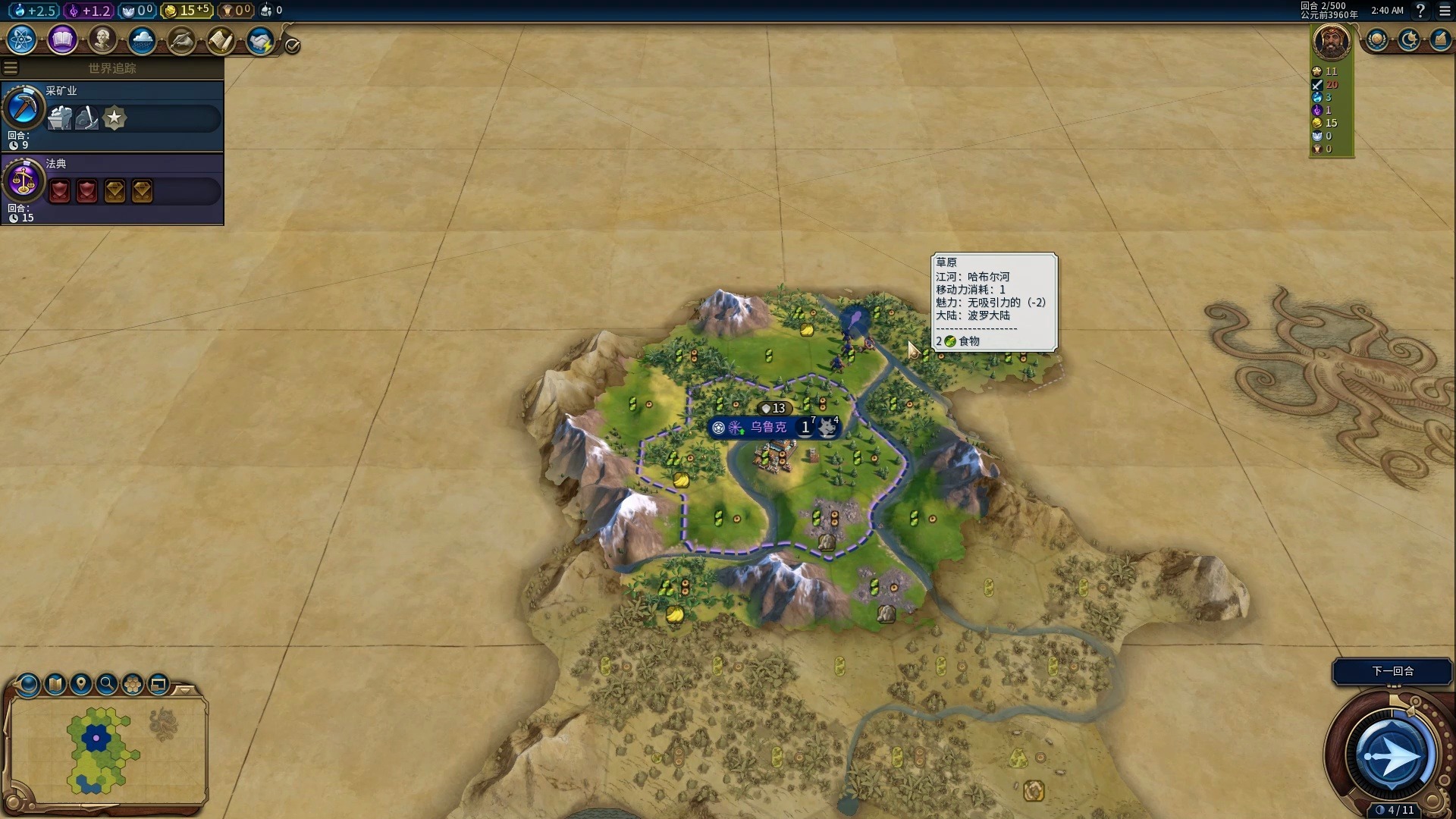1456x819 pixels.
Task: Open the map lenses folded-map button
Action: coord(55,685)
